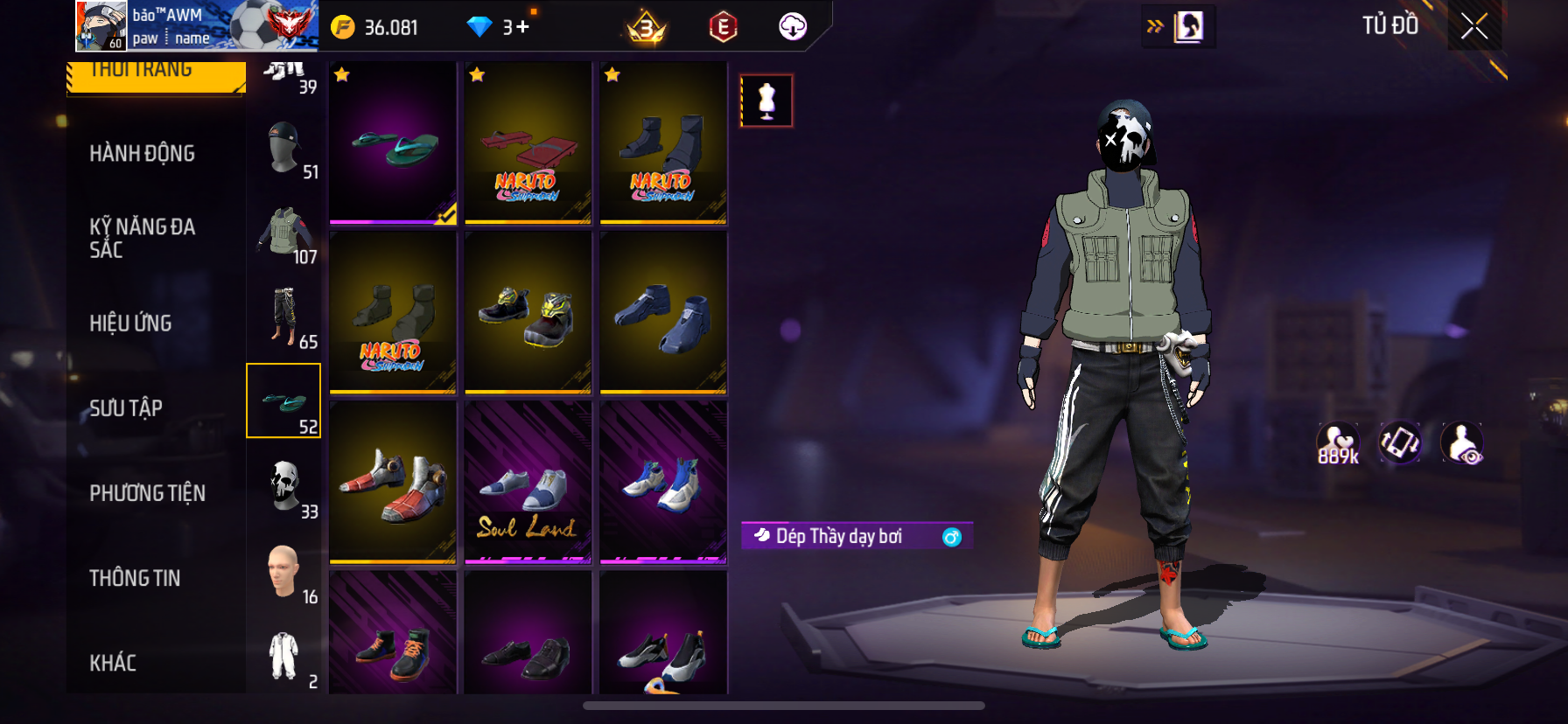Image resolution: width=1568 pixels, height=724 pixels.
Task: Click the mannequin outfit preview icon
Action: pyautogui.click(x=766, y=101)
